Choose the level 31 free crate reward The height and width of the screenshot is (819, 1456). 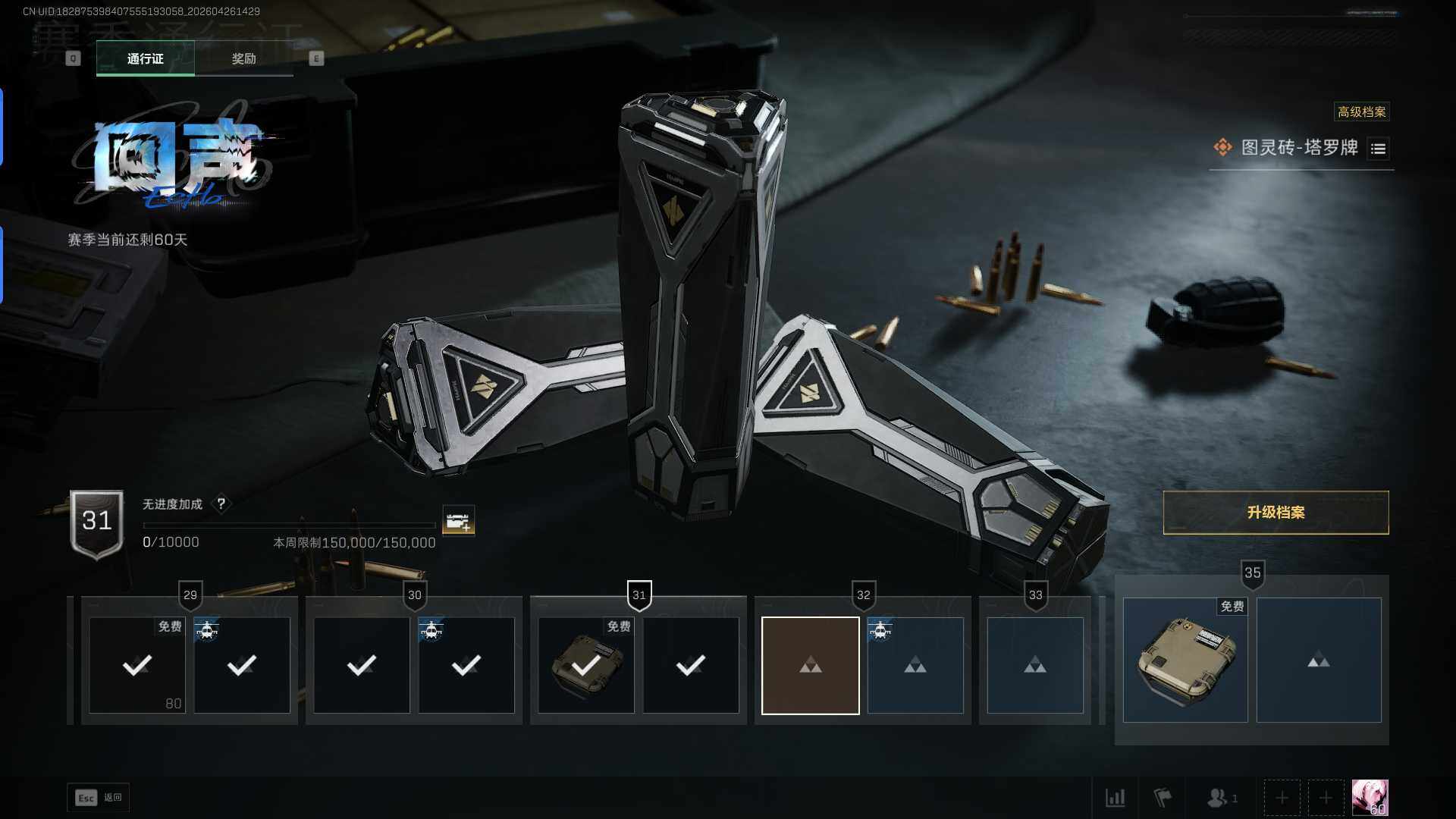point(585,665)
